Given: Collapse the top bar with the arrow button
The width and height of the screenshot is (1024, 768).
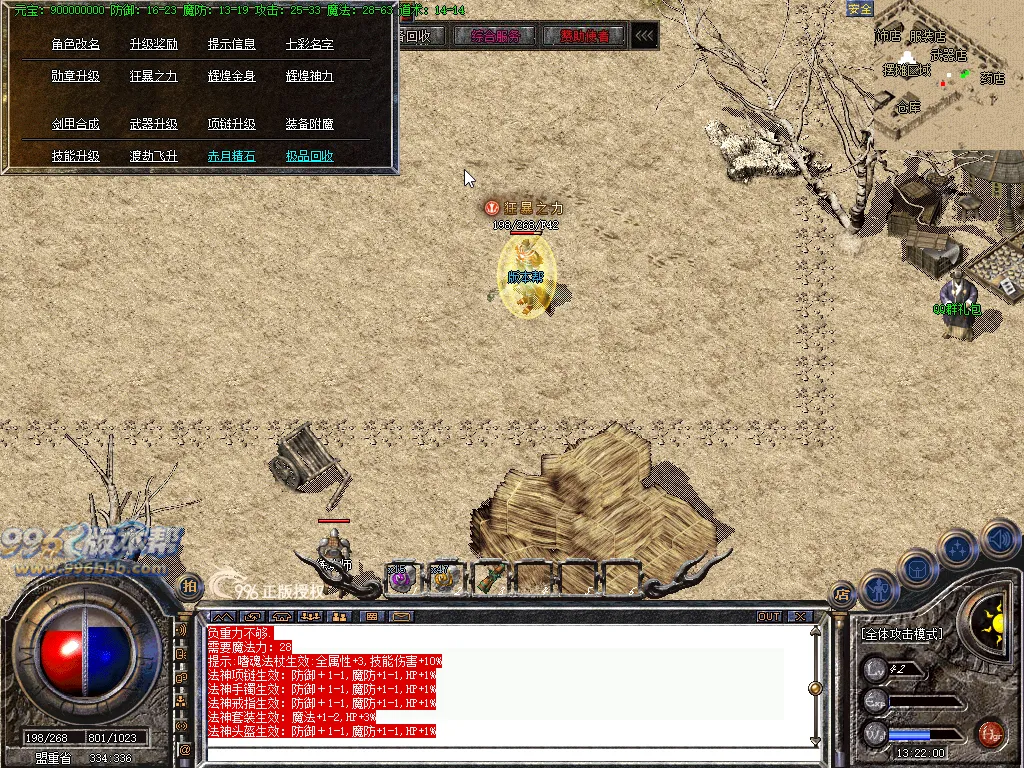Looking at the screenshot, I should coord(645,37).
